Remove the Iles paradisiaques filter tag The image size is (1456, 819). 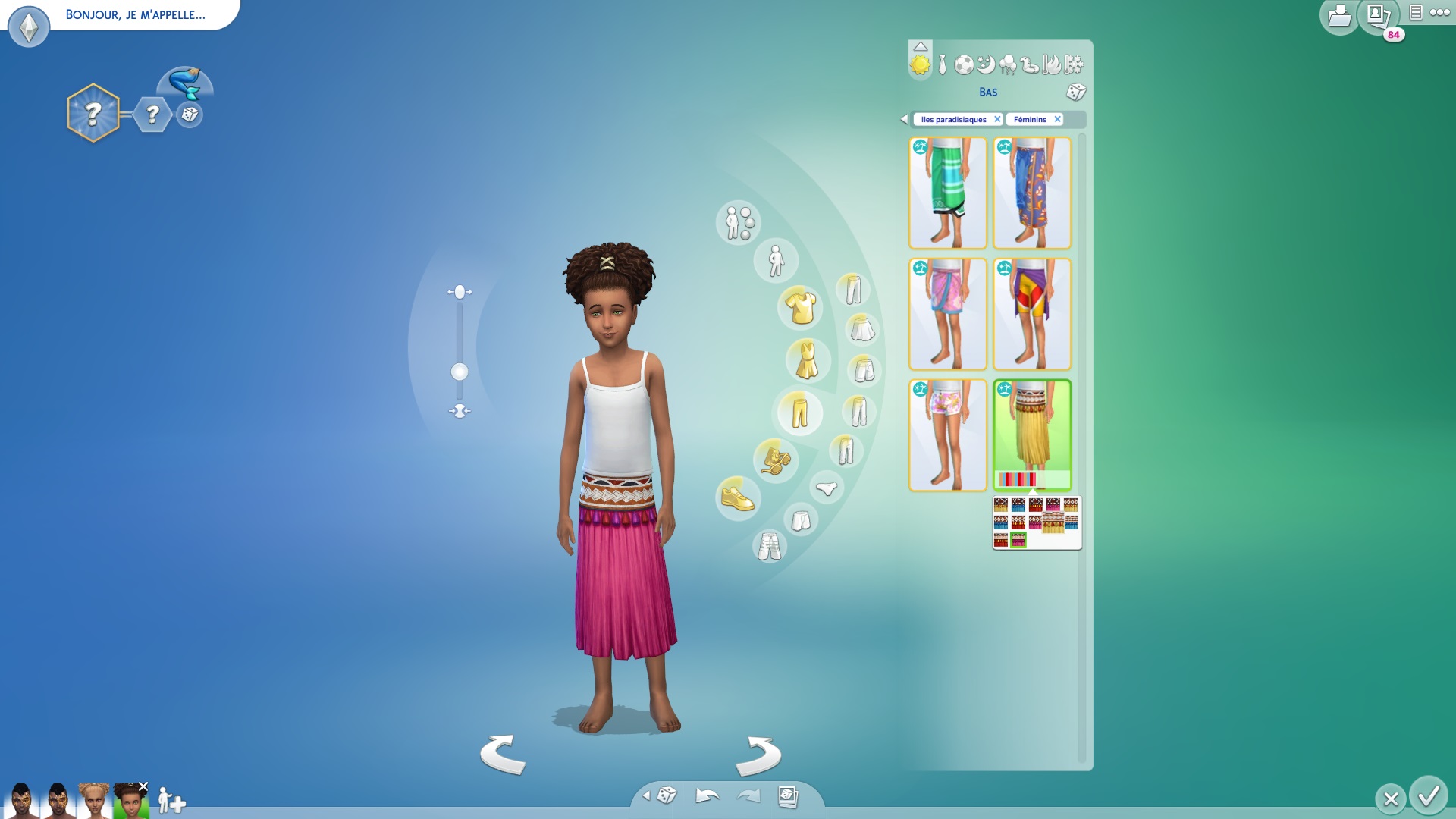point(997,119)
